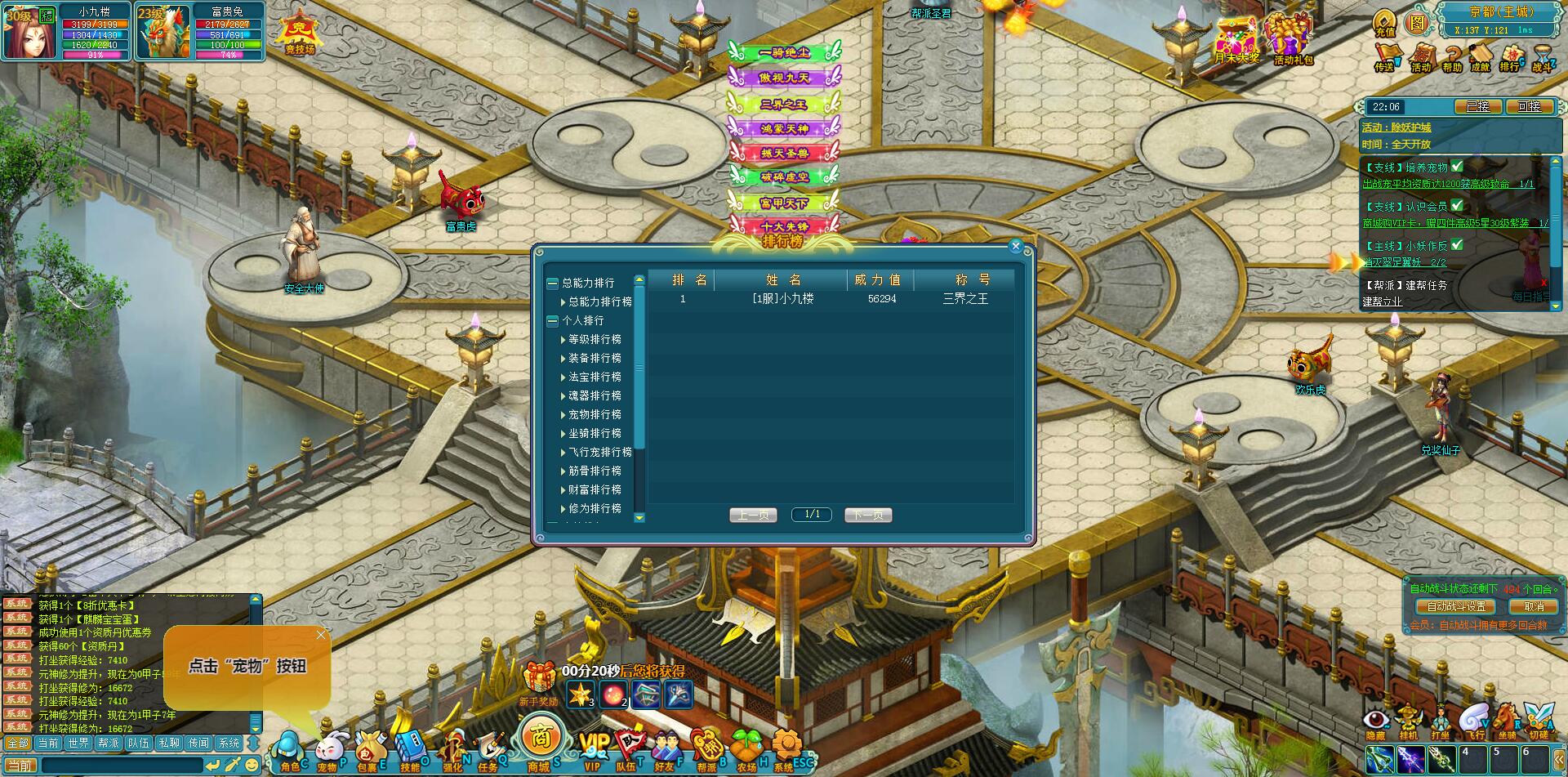This screenshot has width=1568, height=777.
Task: Go to previous page (上一页) of rankings
Action: coord(752,515)
